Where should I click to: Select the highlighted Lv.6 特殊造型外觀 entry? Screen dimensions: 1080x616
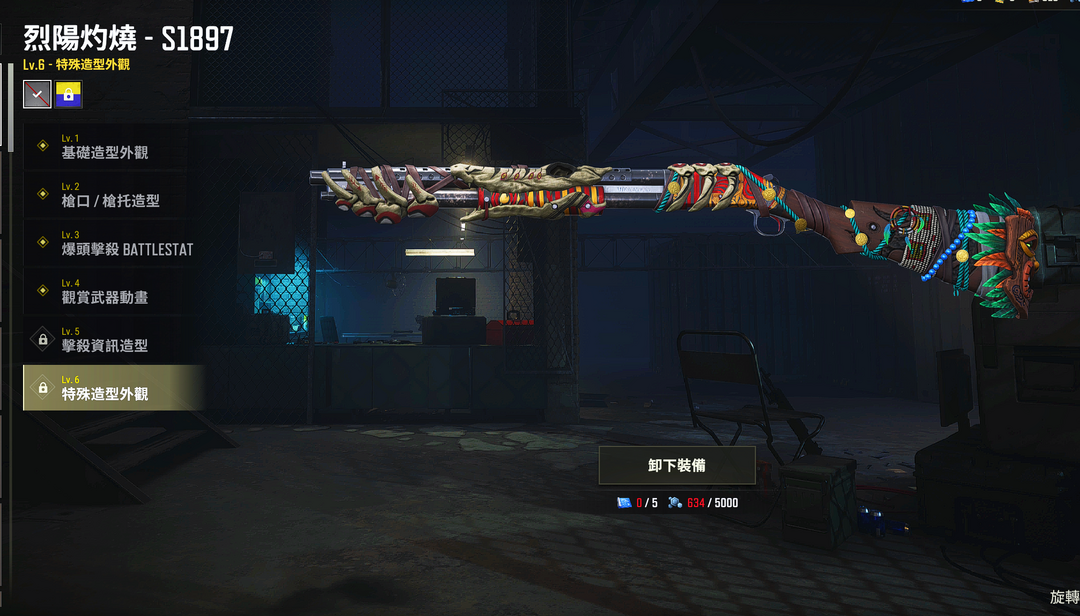tap(110, 388)
